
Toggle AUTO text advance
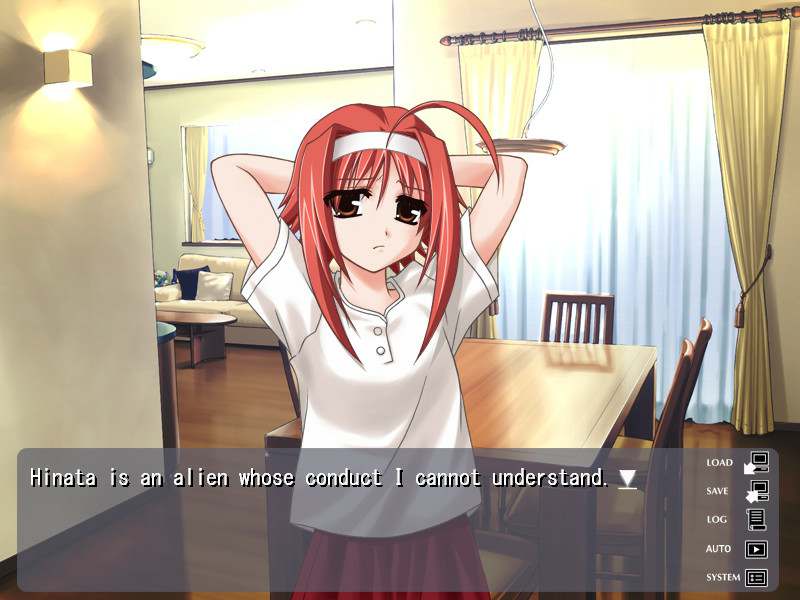pos(738,549)
